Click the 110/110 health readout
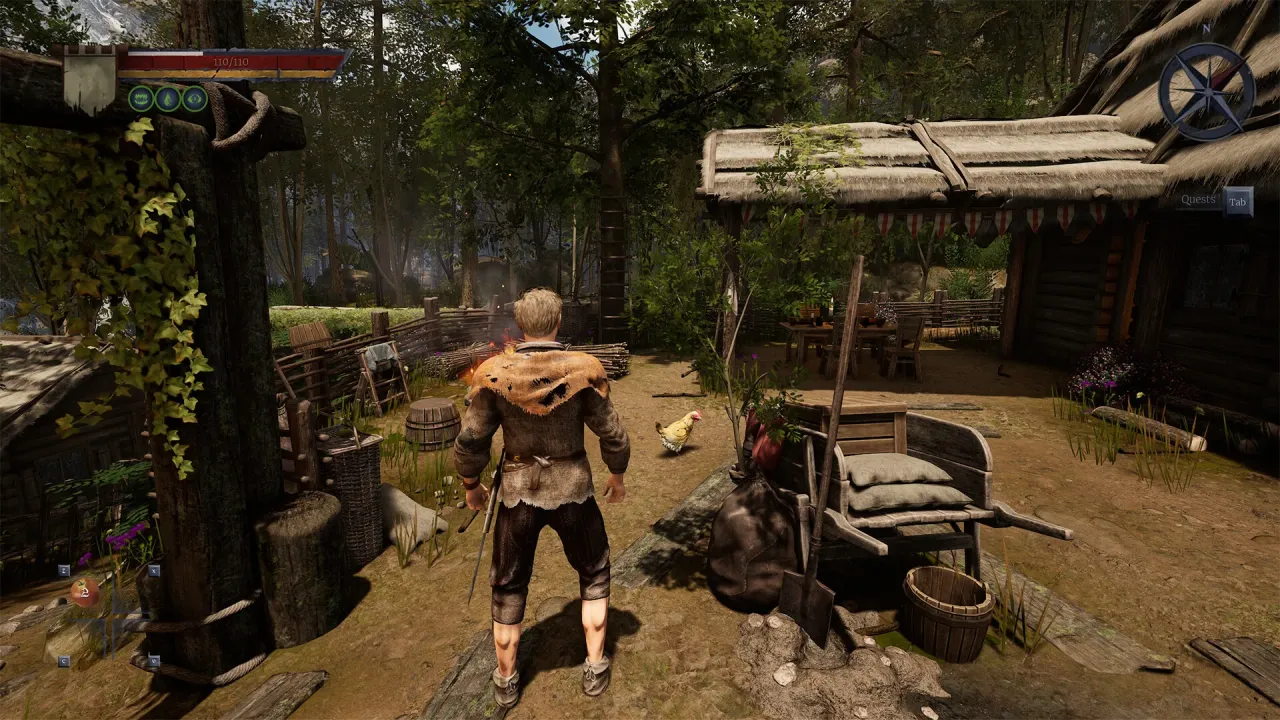This screenshot has width=1280, height=720. pos(230,61)
